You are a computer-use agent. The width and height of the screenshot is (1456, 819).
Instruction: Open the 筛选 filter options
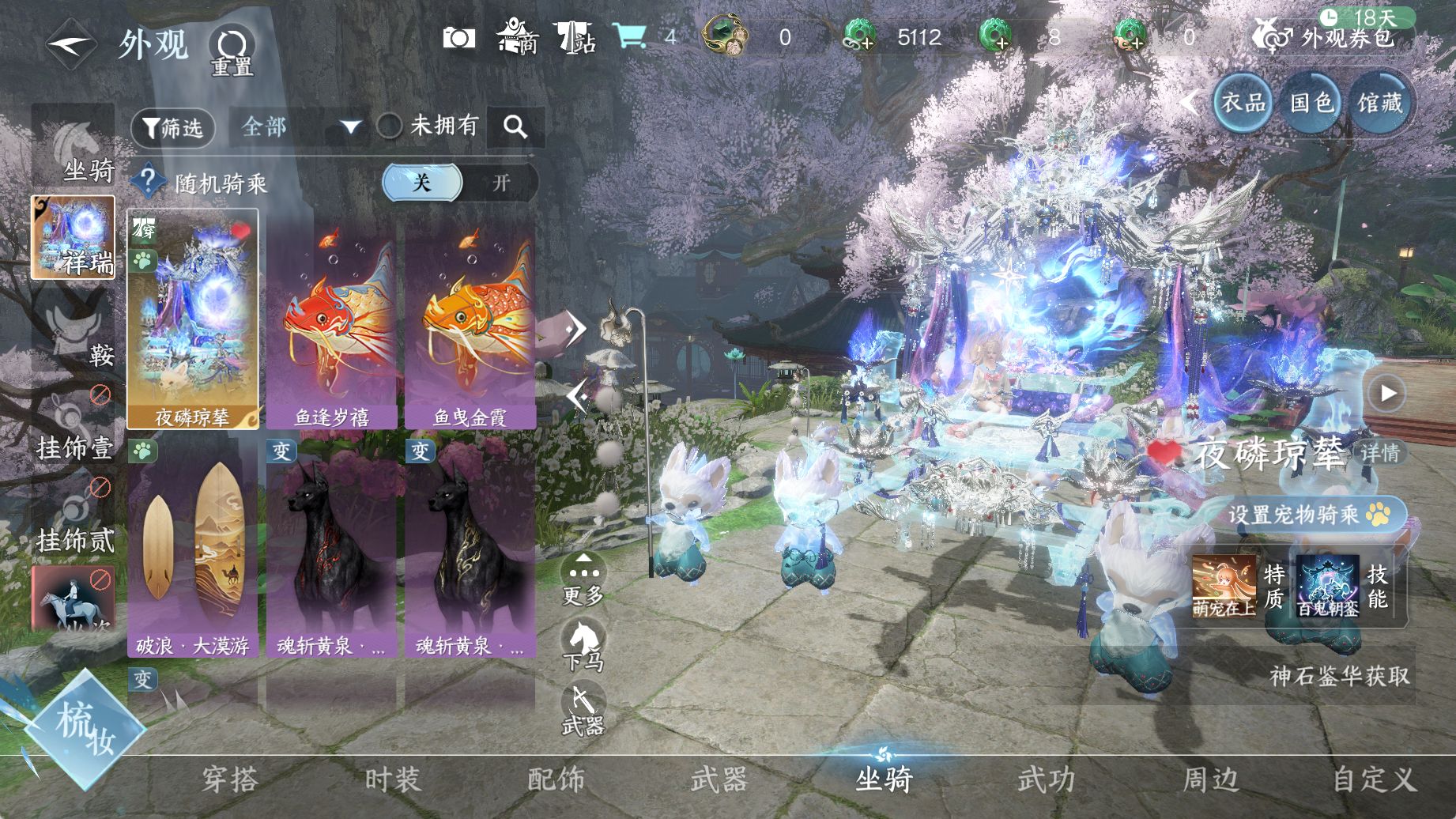point(173,127)
